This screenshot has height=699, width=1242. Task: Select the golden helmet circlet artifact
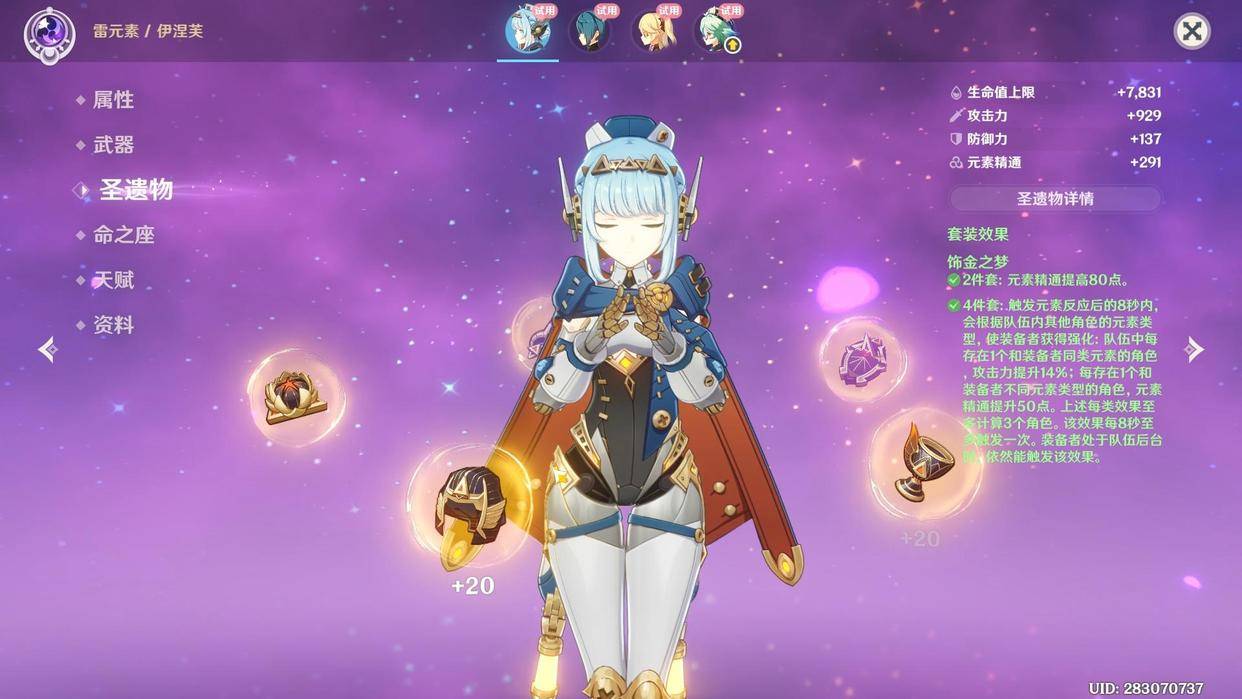tap(467, 507)
